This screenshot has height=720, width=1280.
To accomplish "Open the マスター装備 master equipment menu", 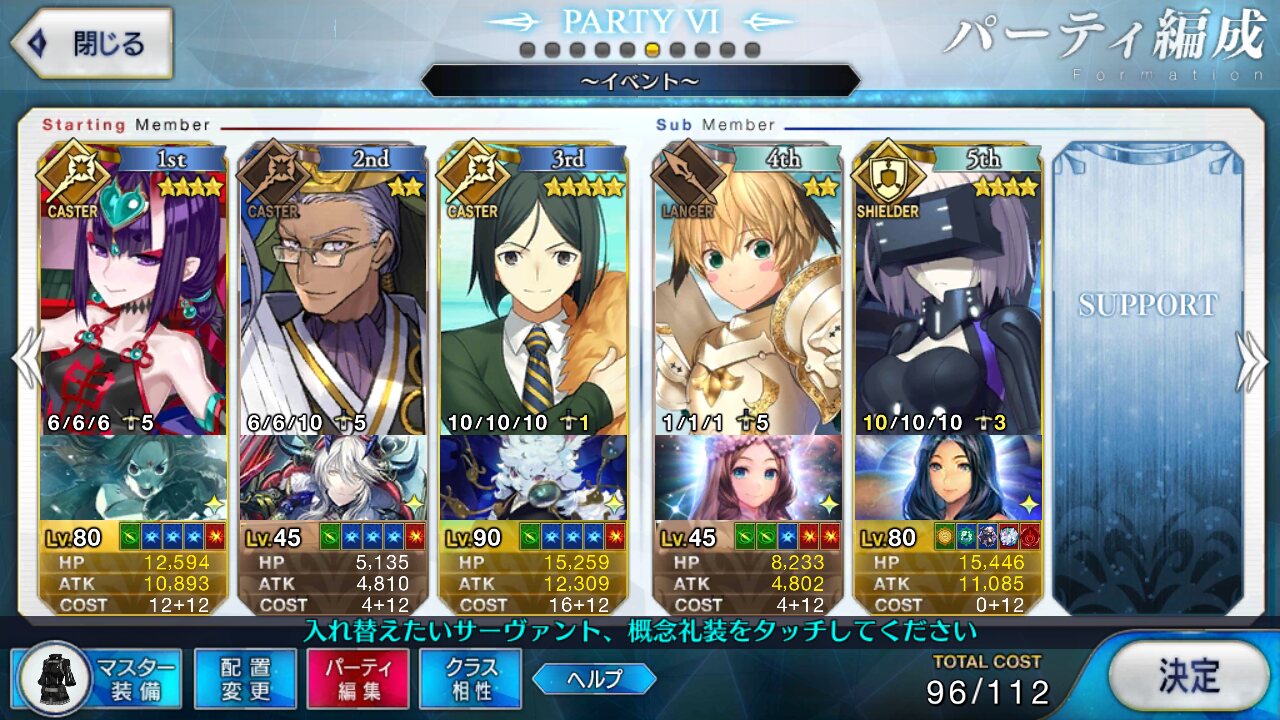I will pyautogui.click(x=98, y=679).
